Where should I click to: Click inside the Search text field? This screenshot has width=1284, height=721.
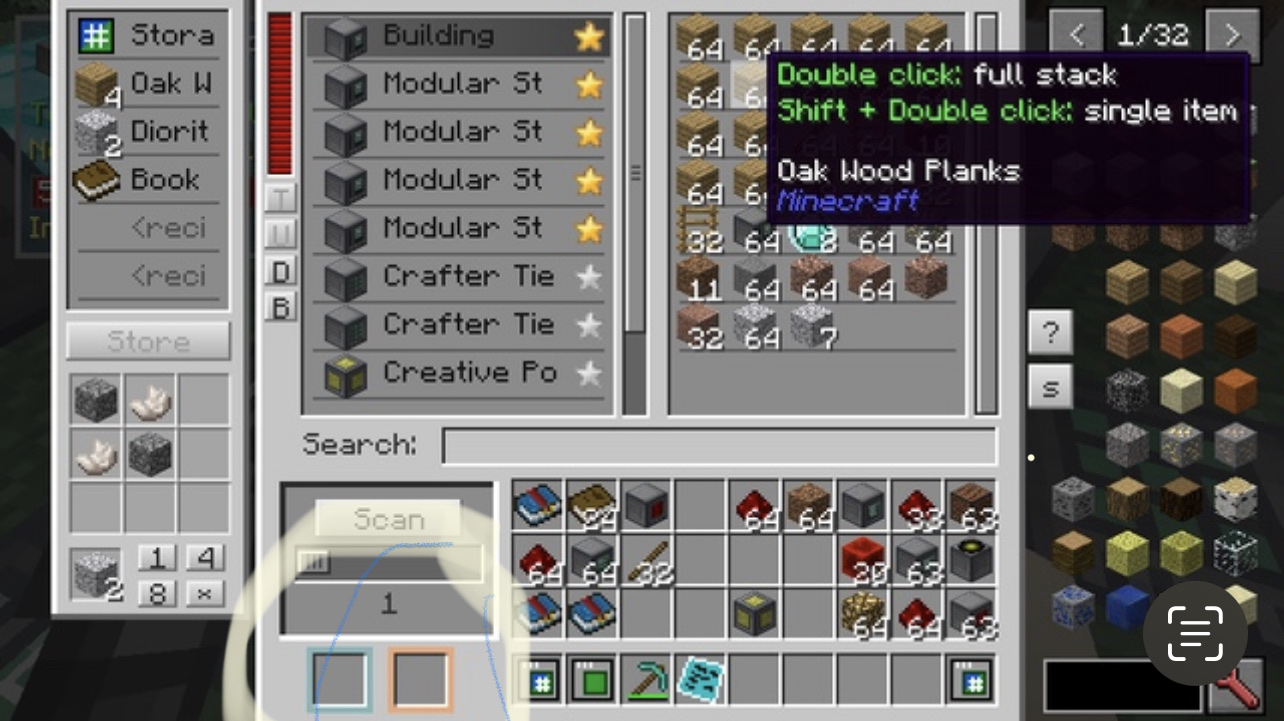(718, 446)
